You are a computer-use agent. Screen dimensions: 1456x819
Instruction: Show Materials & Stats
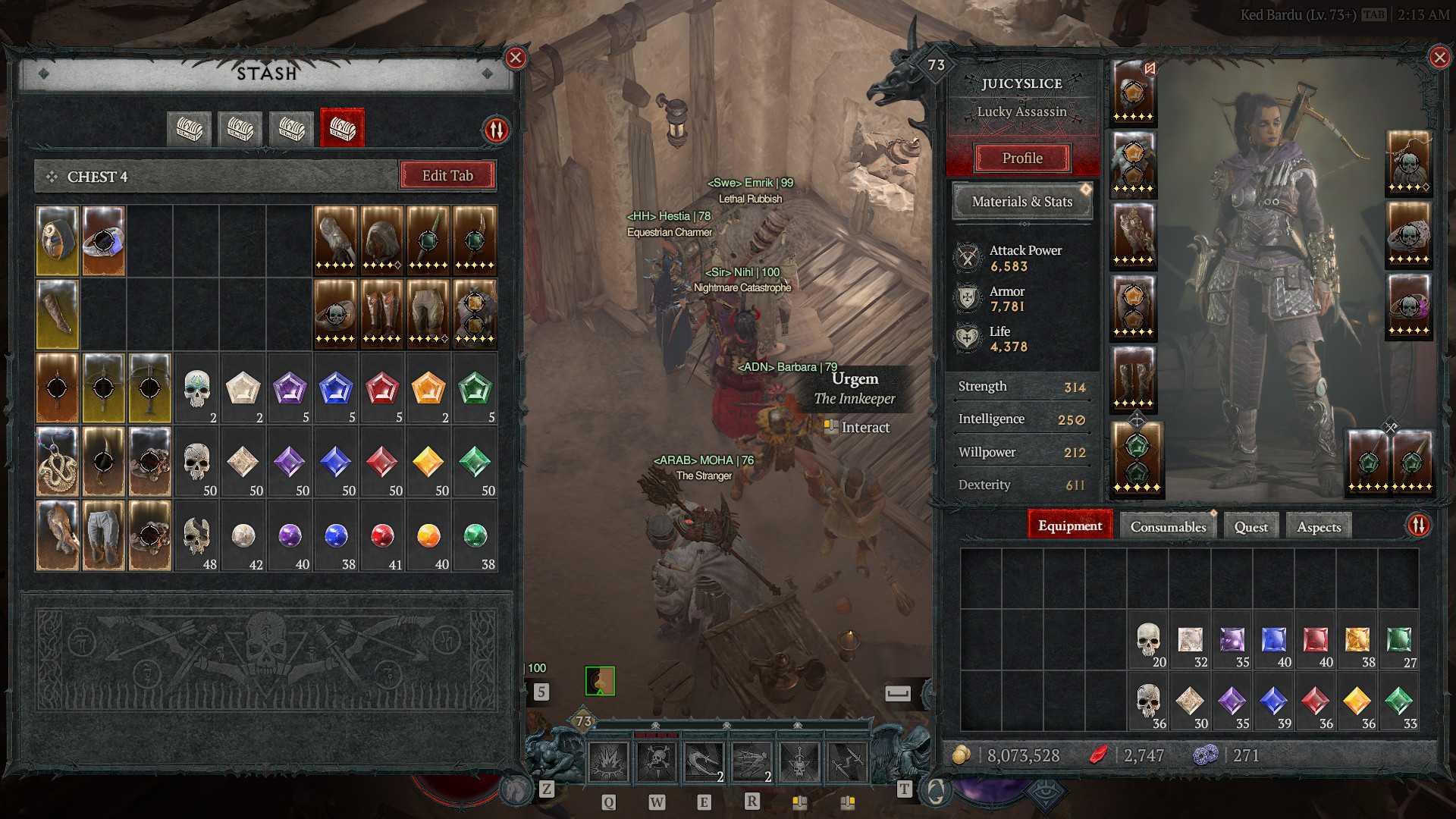(x=1022, y=202)
